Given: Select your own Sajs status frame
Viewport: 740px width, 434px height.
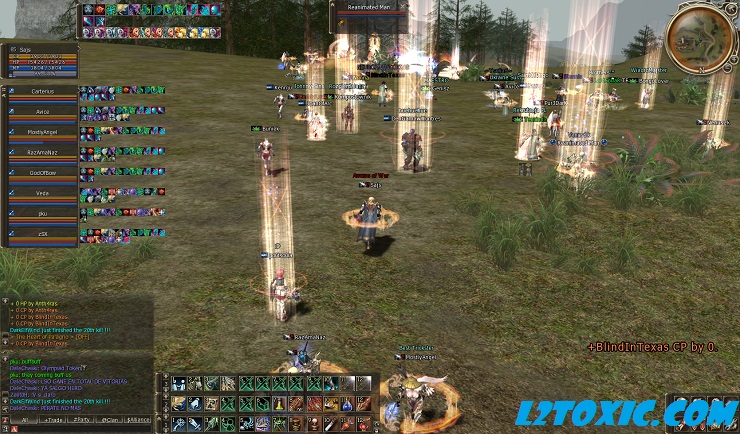Looking at the screenshot, I should 40,57.
